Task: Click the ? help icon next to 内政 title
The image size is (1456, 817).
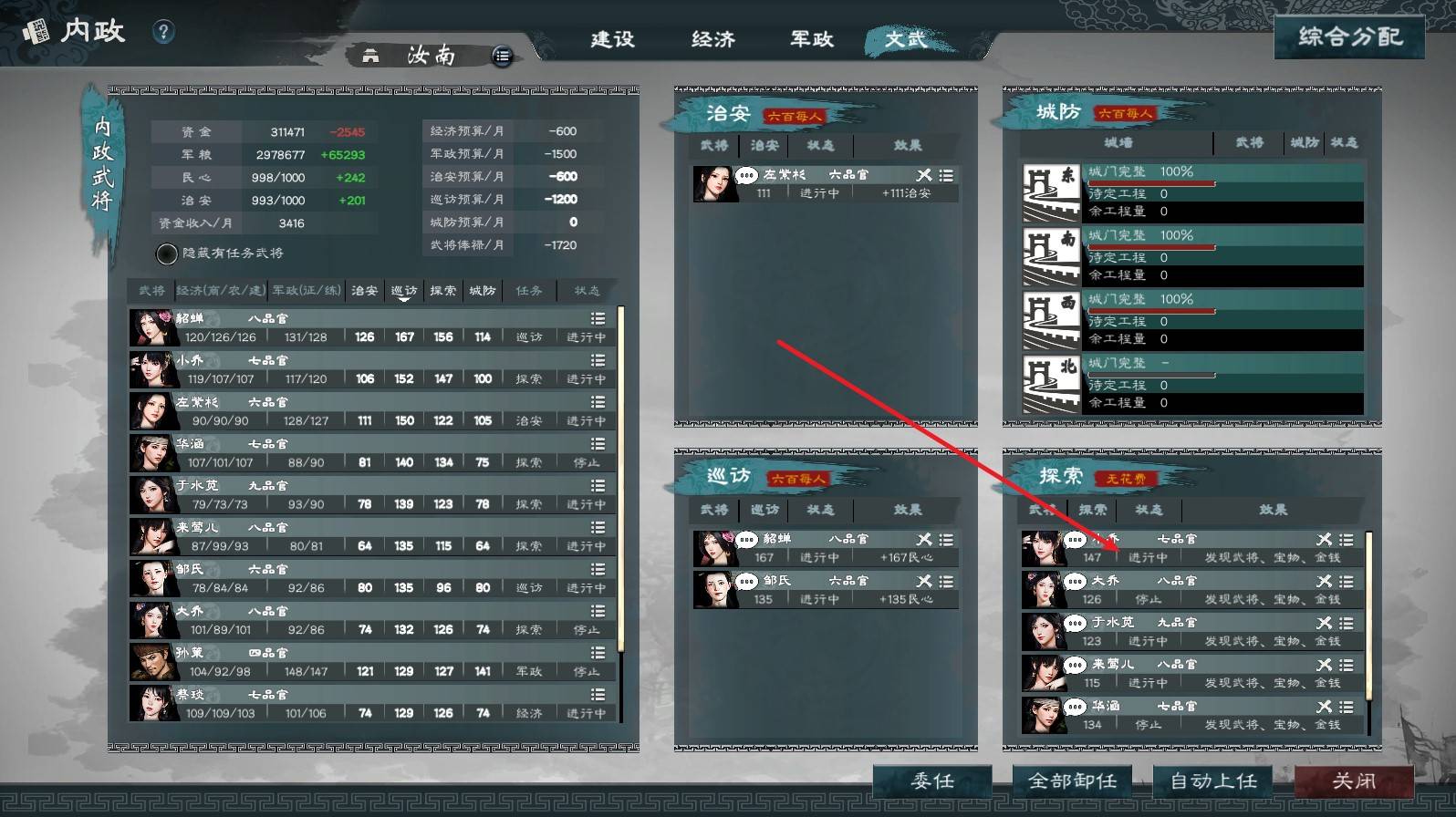Action: coord(162,30)
